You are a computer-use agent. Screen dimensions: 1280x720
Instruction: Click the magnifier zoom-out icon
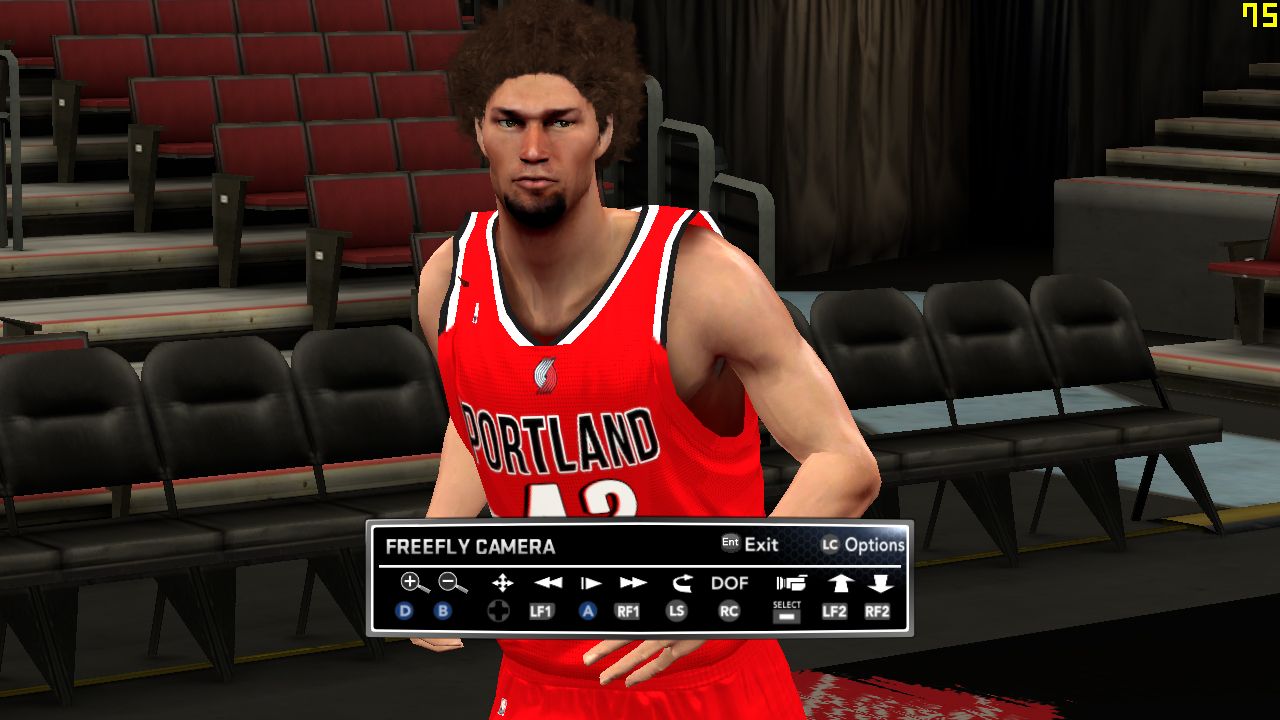pyautogui.click(x=453, y=583)
